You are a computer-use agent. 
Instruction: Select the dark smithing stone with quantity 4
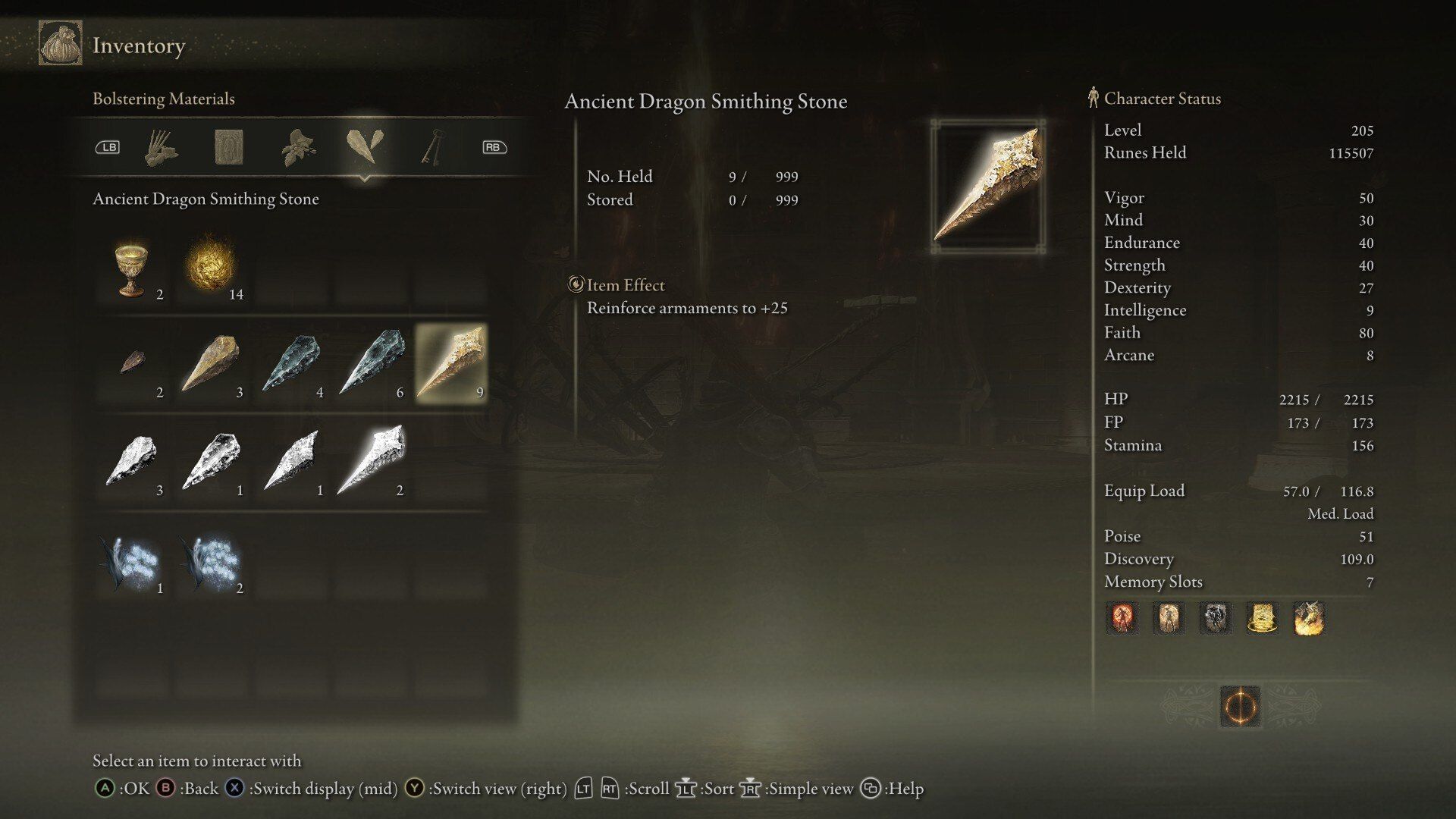tap(292, 364)
